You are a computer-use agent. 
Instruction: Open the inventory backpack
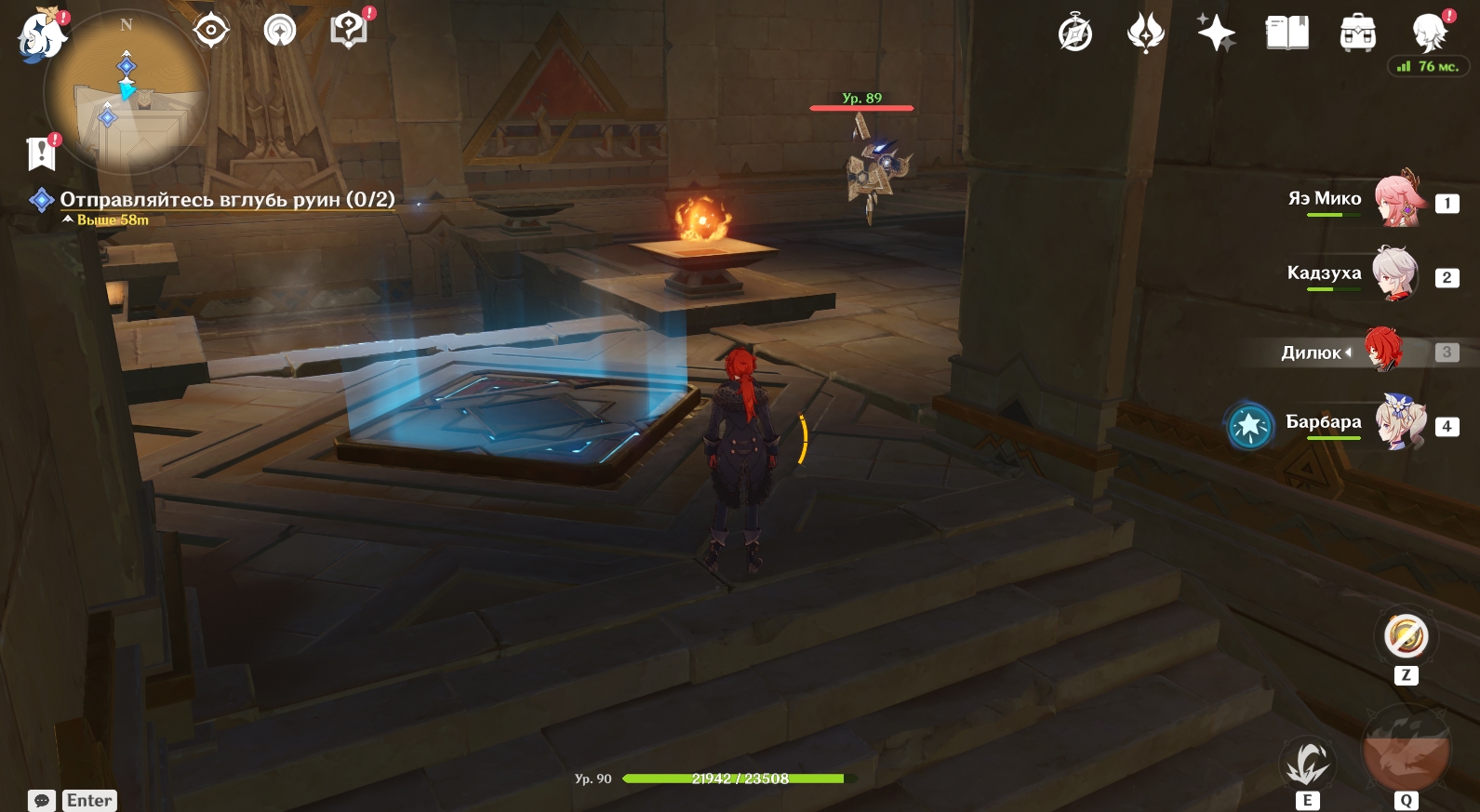pos(1357,33)
